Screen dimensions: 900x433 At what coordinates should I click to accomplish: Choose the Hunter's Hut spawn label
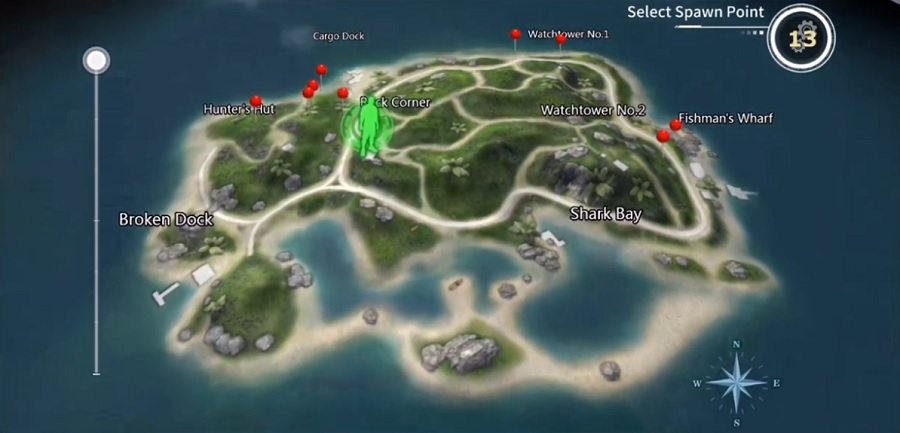238,109
